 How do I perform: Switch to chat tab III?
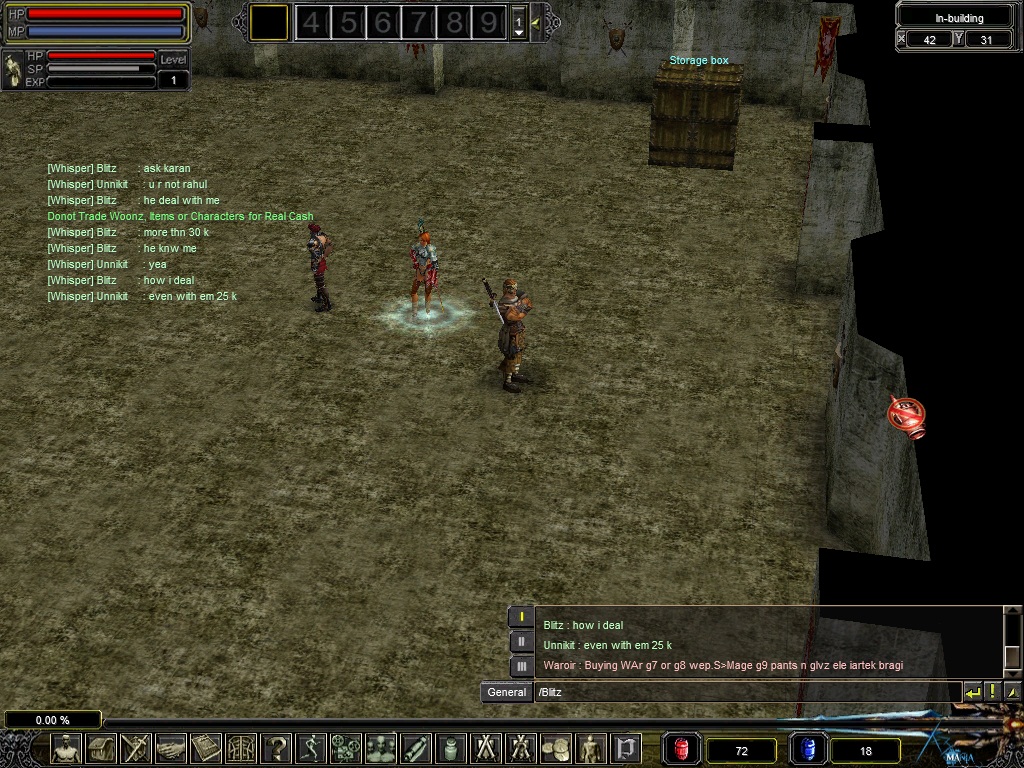521,666
